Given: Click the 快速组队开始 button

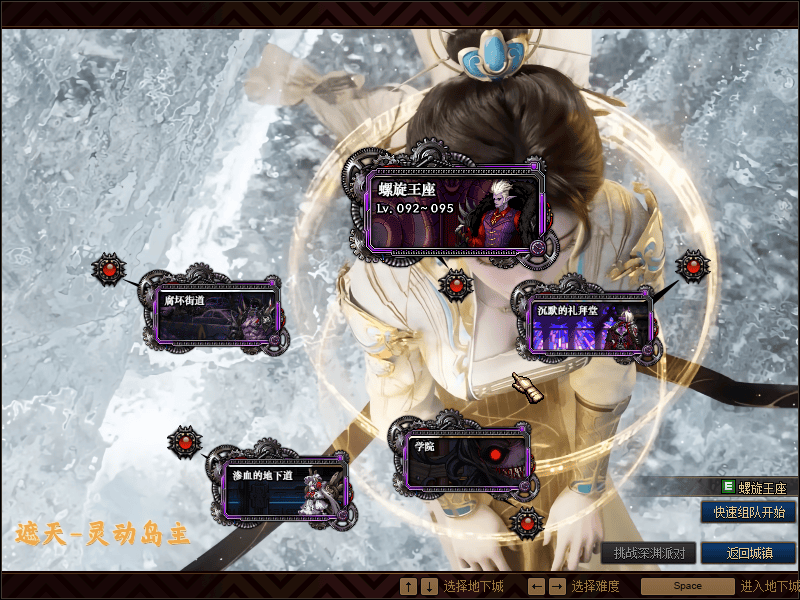Looking at the screenshot, I should (748, 512).
